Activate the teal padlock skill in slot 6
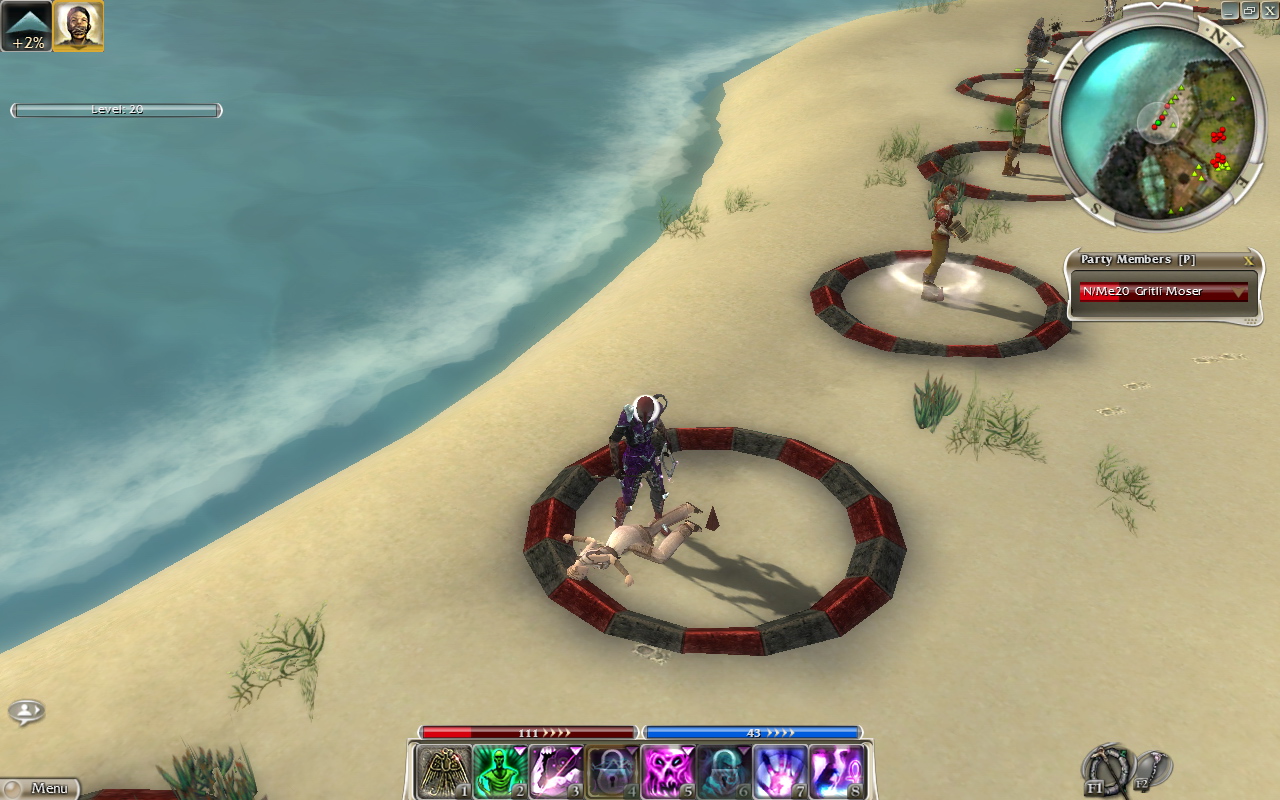The height and width of the screenshot is (800, 1280). click(724, 772)
